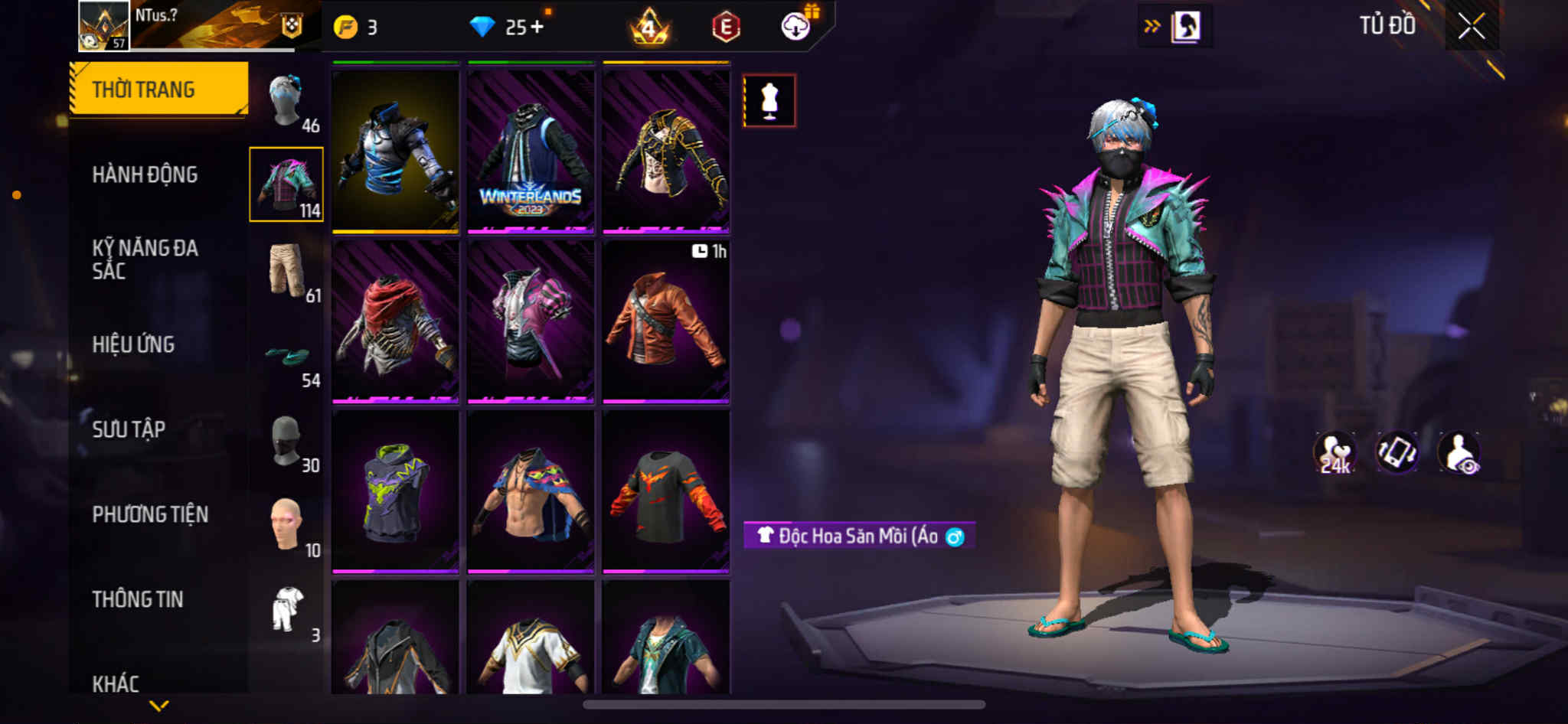The image size is (1568, 724).
Task: Add diamonds with the plus button
Action: click(537, 28)
